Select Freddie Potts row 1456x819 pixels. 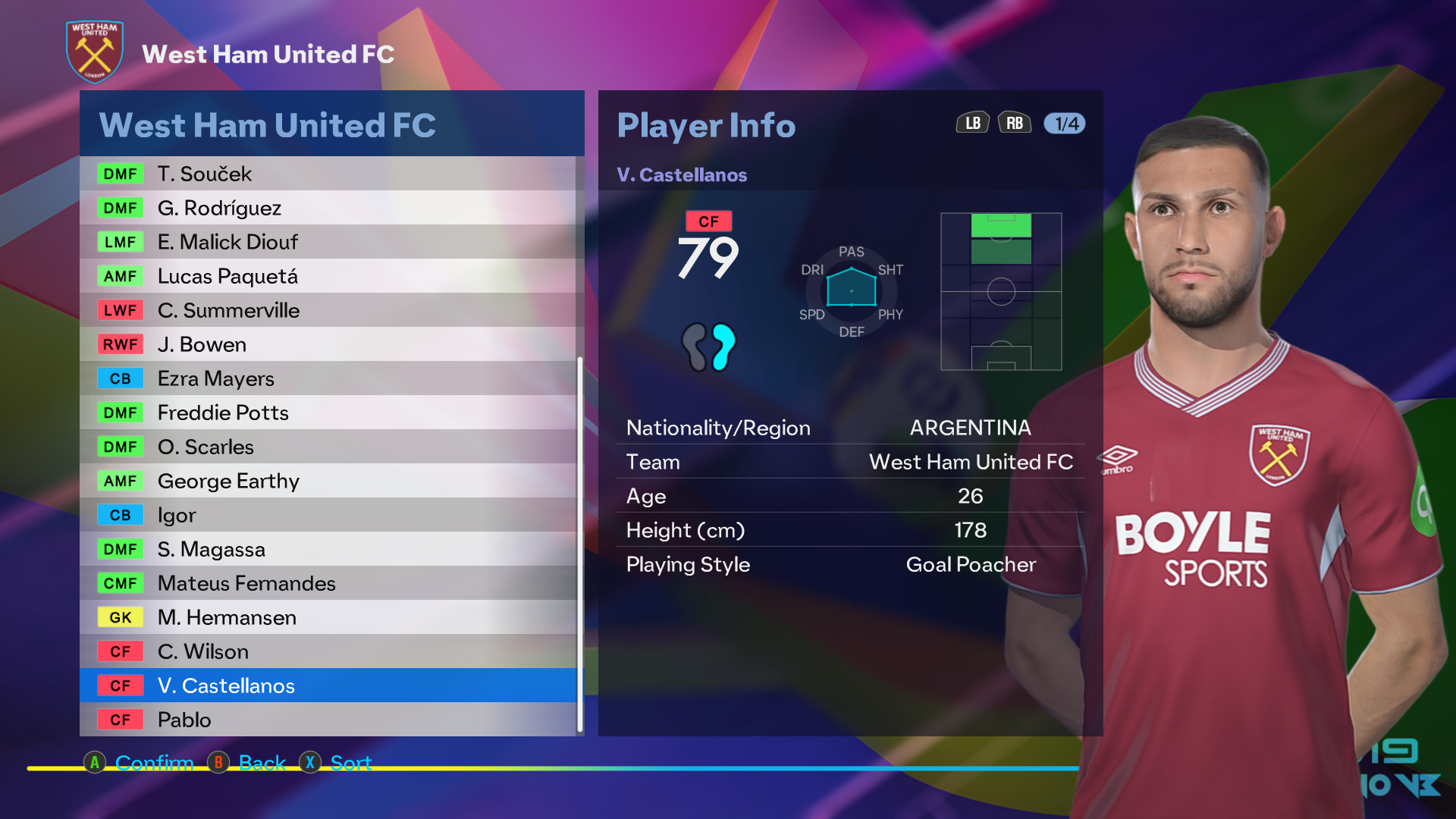(328, 413)
